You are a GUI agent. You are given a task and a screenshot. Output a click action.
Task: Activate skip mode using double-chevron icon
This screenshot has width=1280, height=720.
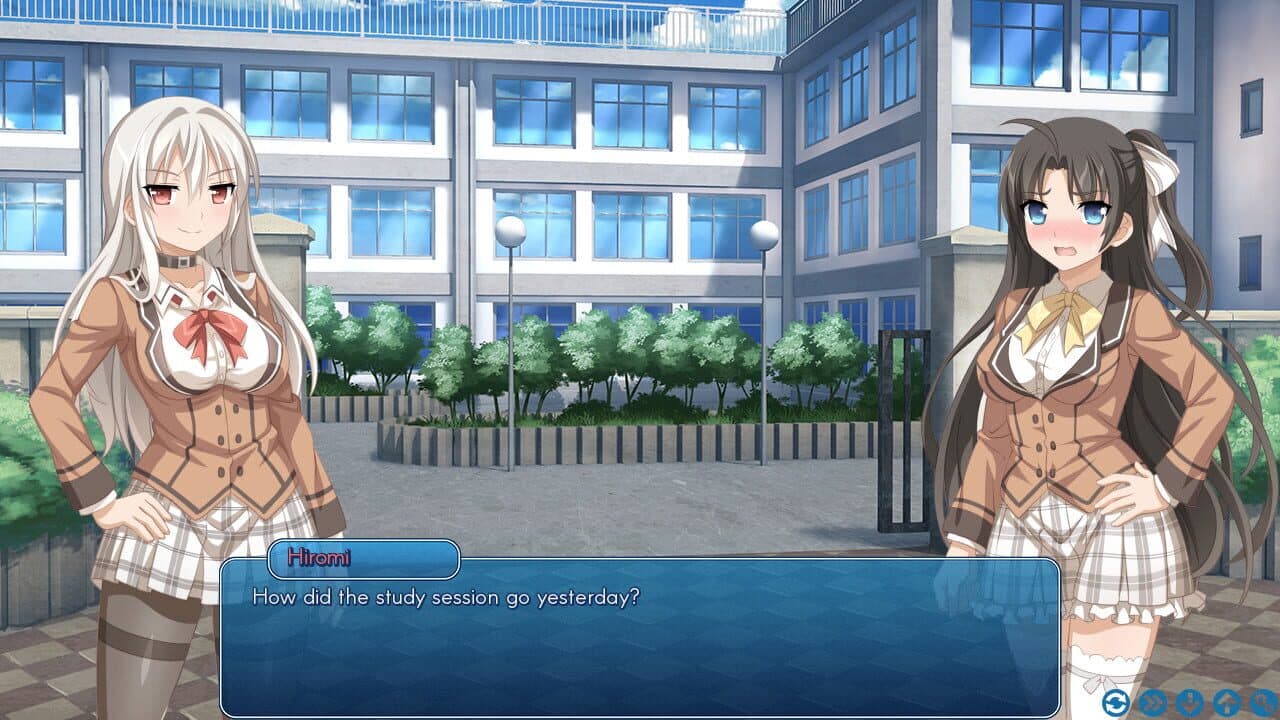1152,703
